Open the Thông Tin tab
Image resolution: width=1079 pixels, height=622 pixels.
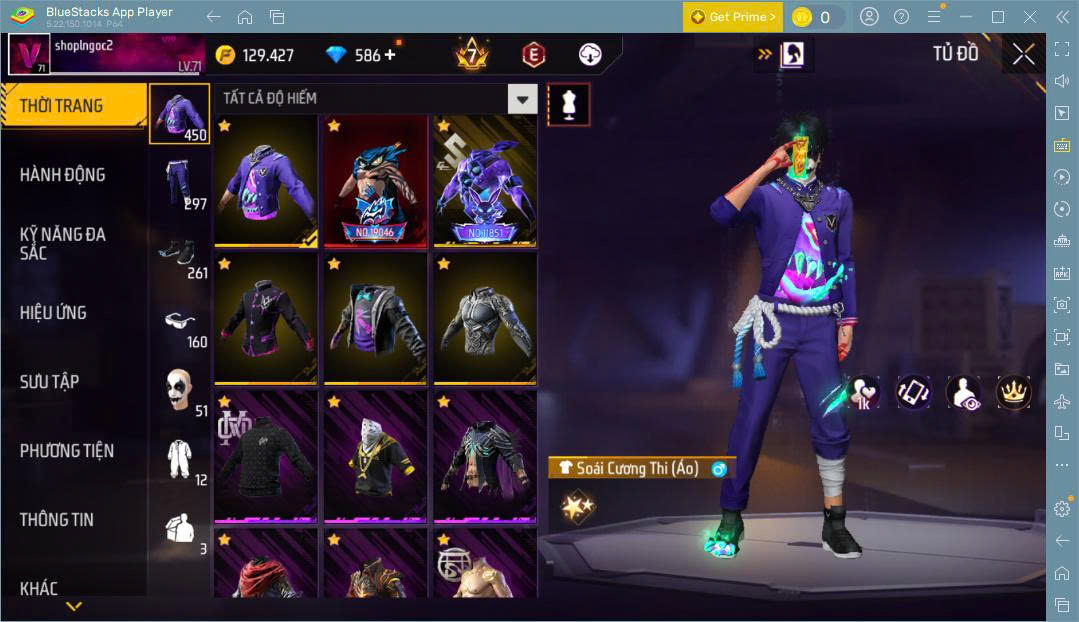pyautogui.click(x=56, y=520)
